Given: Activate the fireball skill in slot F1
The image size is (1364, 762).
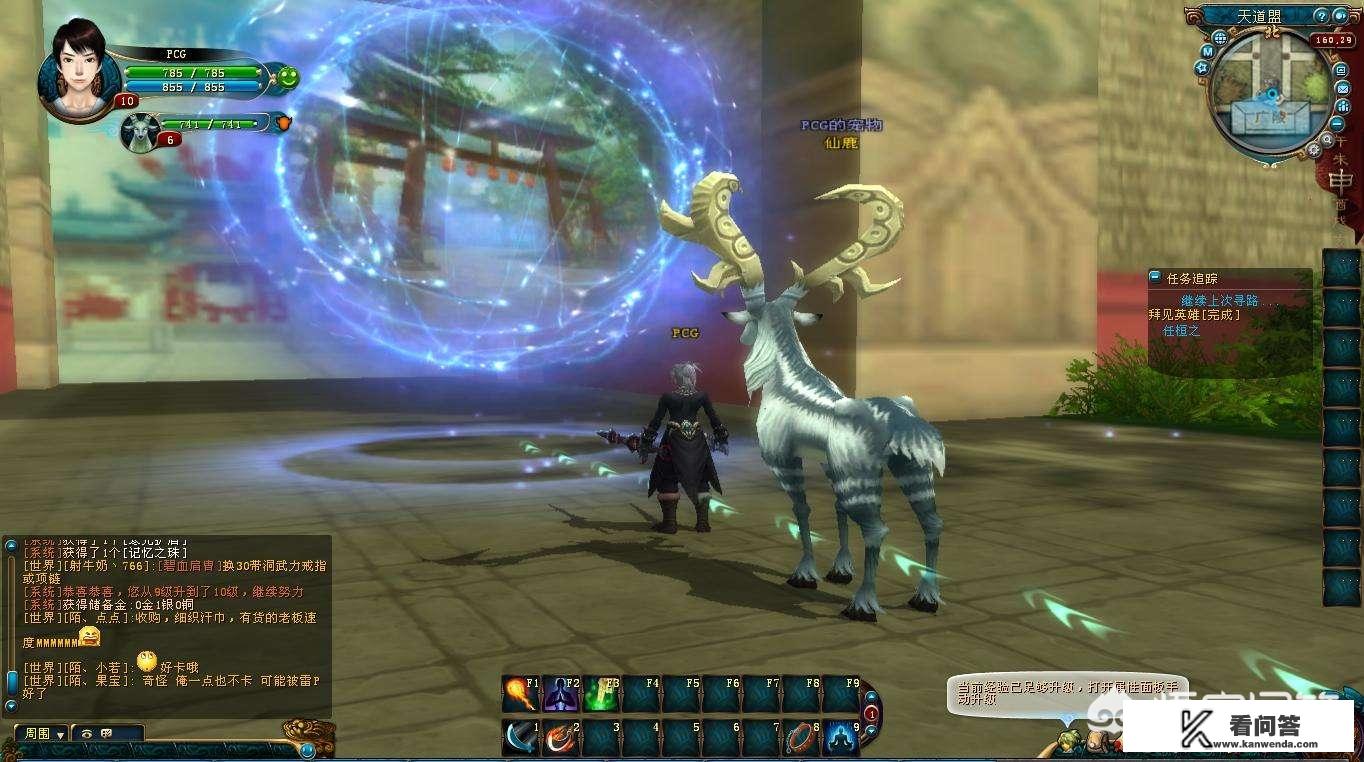Looking at the screenshot, I should 521,694.
